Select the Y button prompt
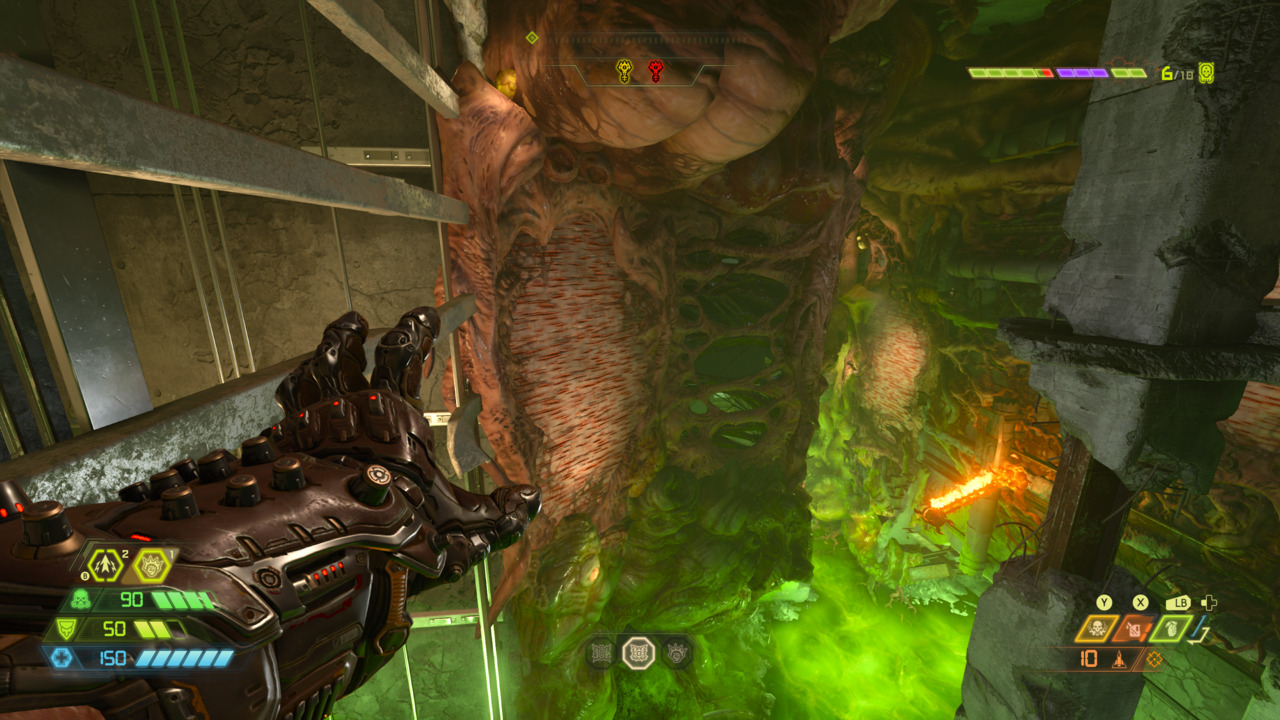Screen dimensions: 1280x720 pos(1104,602)
